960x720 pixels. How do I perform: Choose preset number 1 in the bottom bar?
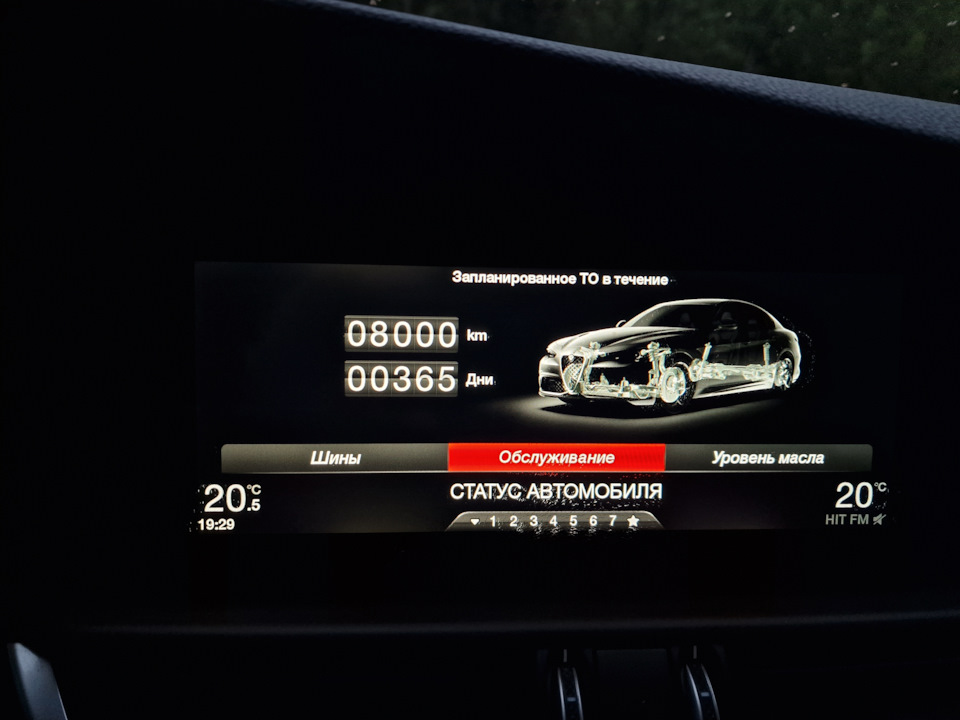493,521
